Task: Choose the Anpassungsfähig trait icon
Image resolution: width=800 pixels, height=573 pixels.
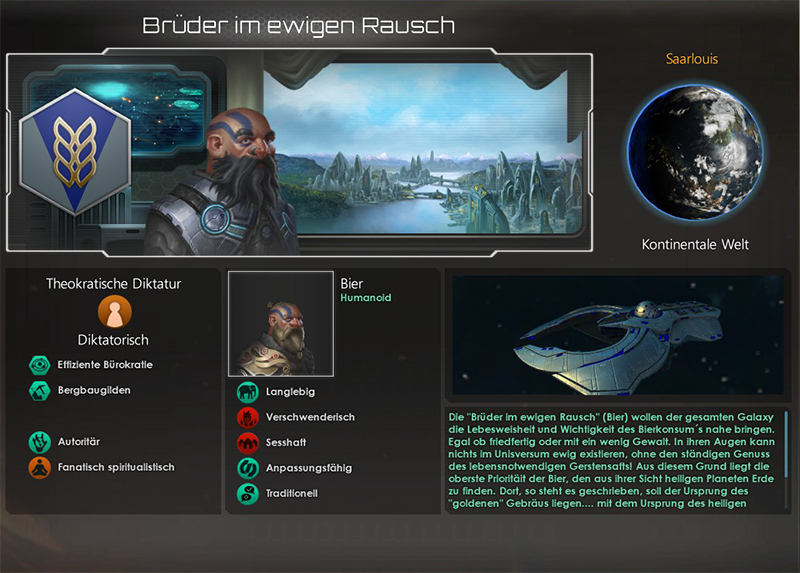Action: tap(247, 468)
